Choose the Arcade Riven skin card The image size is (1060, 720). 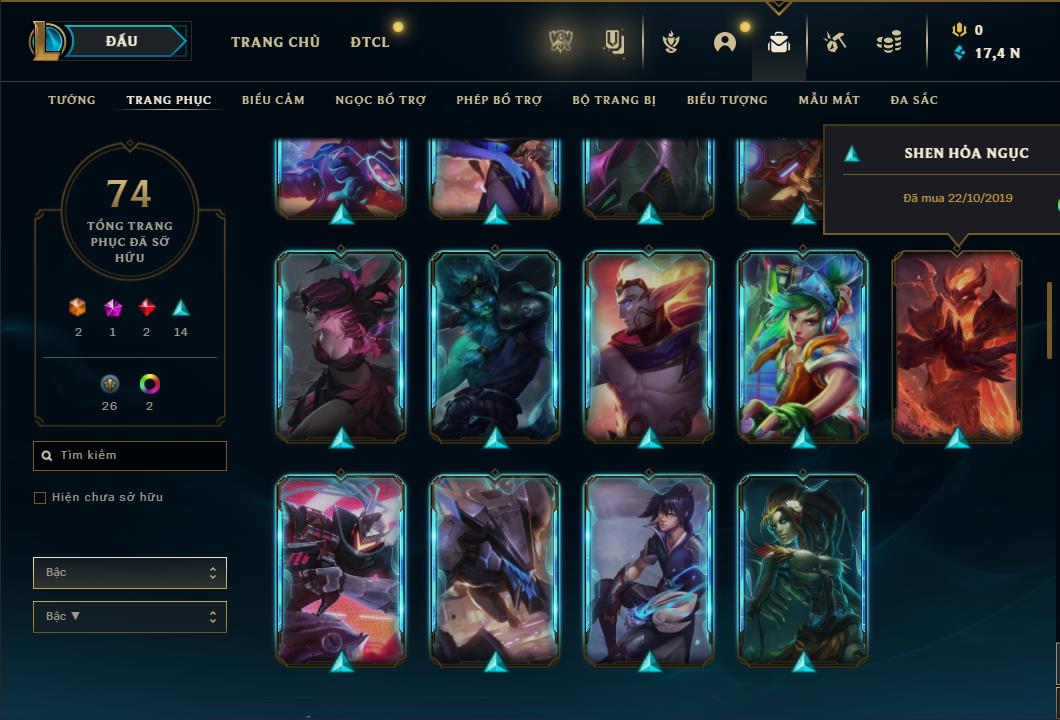803,345
